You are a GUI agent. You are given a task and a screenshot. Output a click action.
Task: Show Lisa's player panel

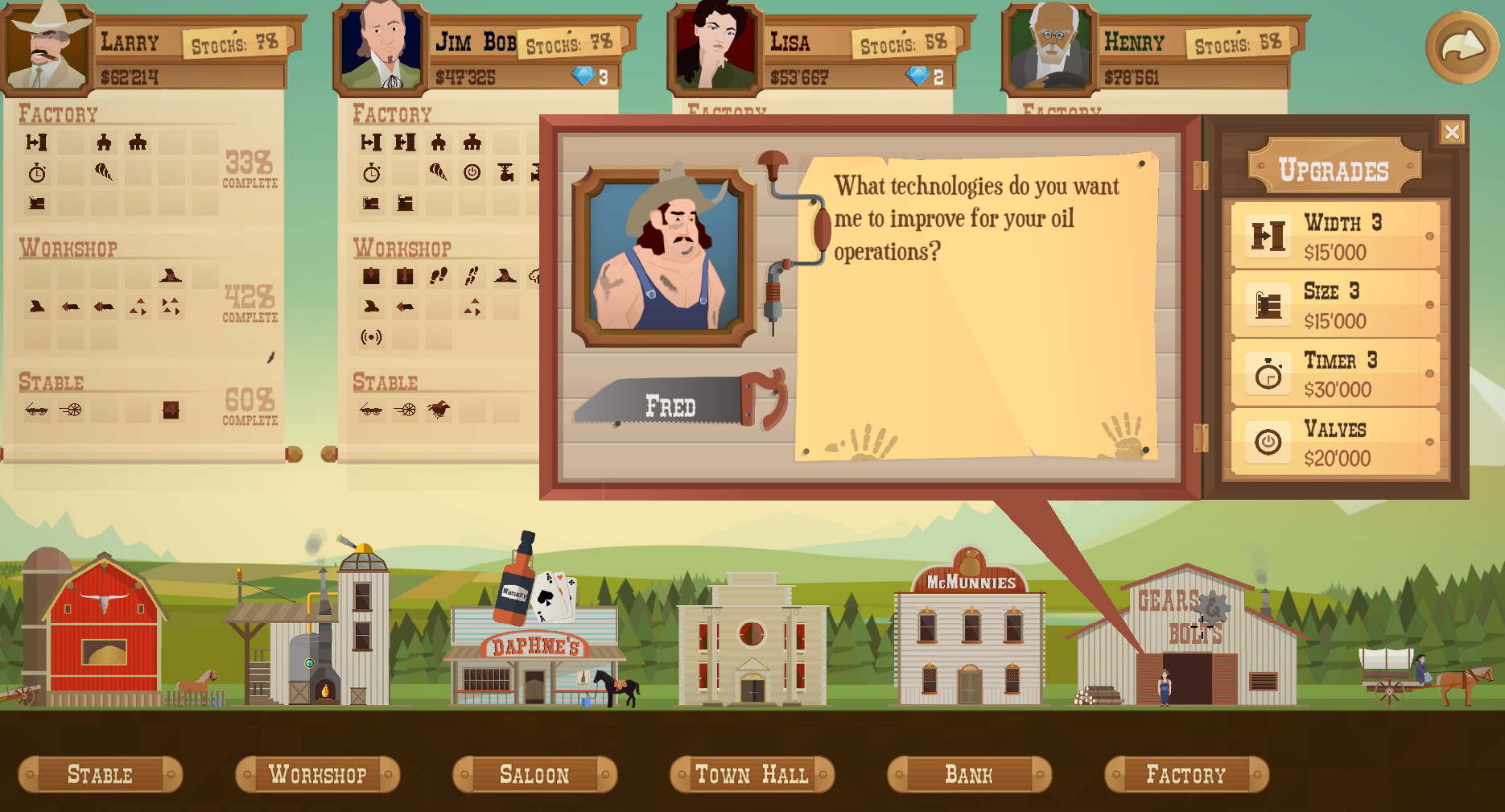tap(715, 47)
